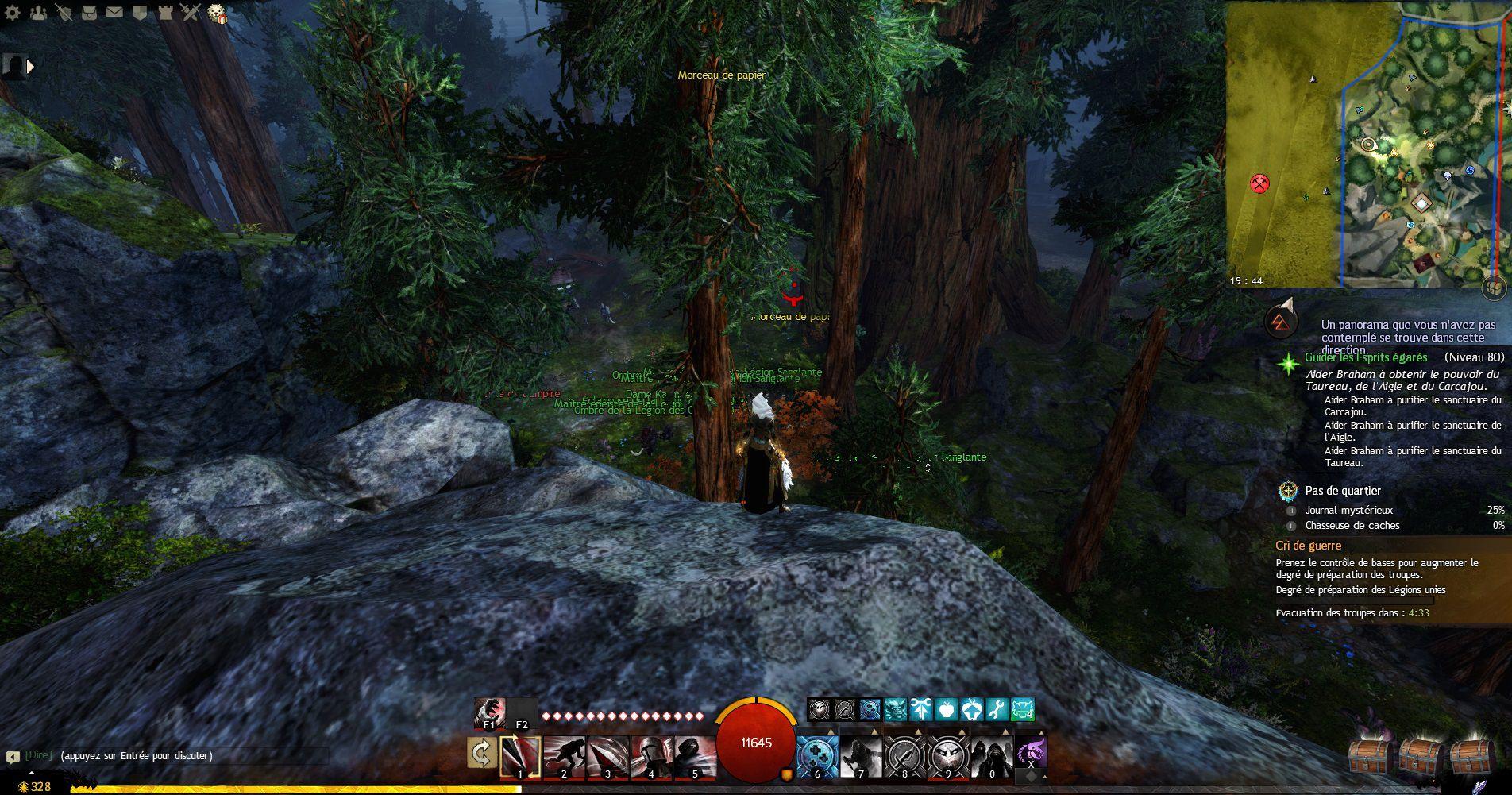Use the helmeted knight skill in slot 4
Image resolution: width=1512 pixels, height=795 pixels.
pyautogui.click(x=651, y=757)
